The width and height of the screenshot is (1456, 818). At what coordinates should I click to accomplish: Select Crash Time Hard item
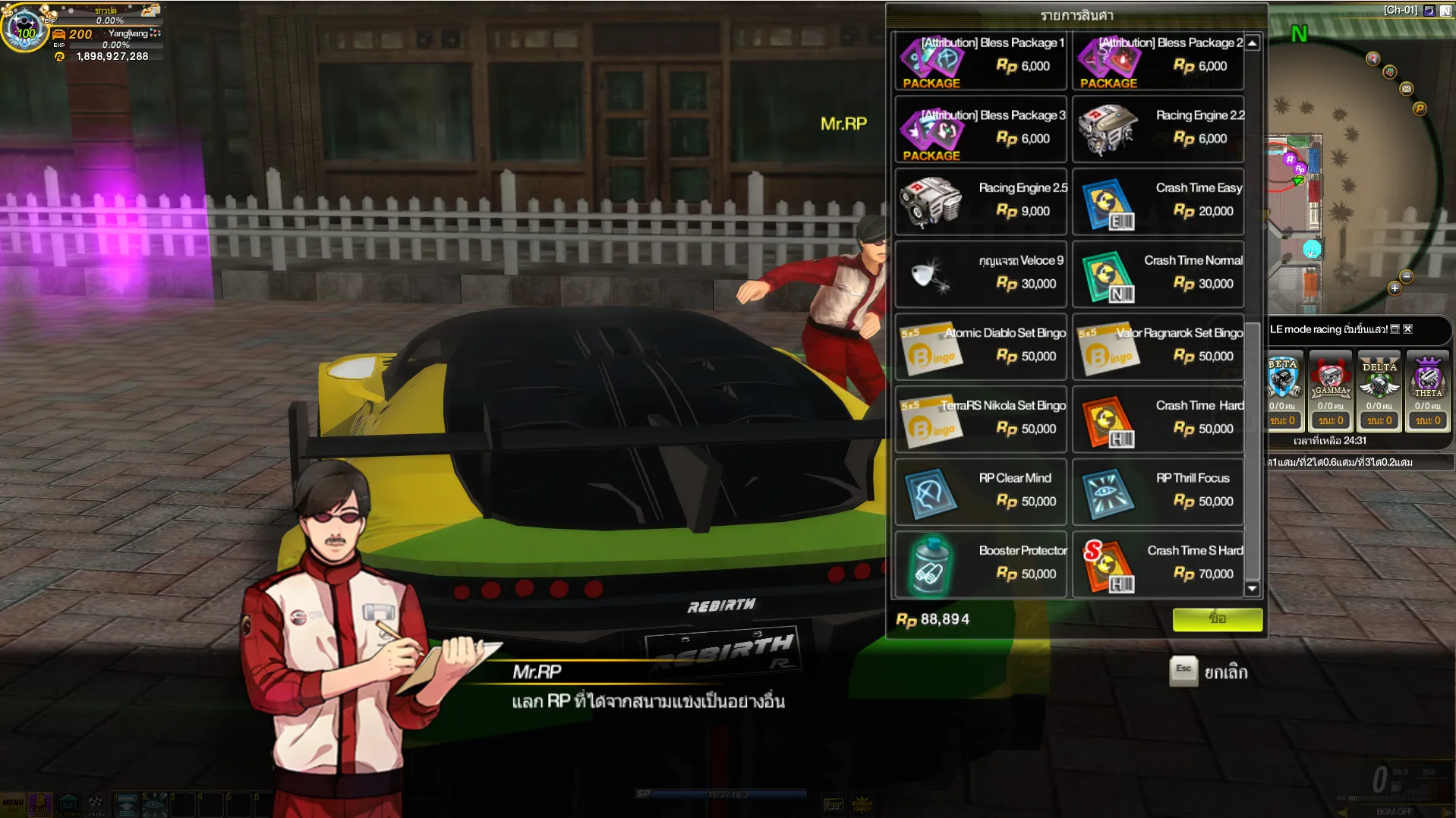point(1158,420)
